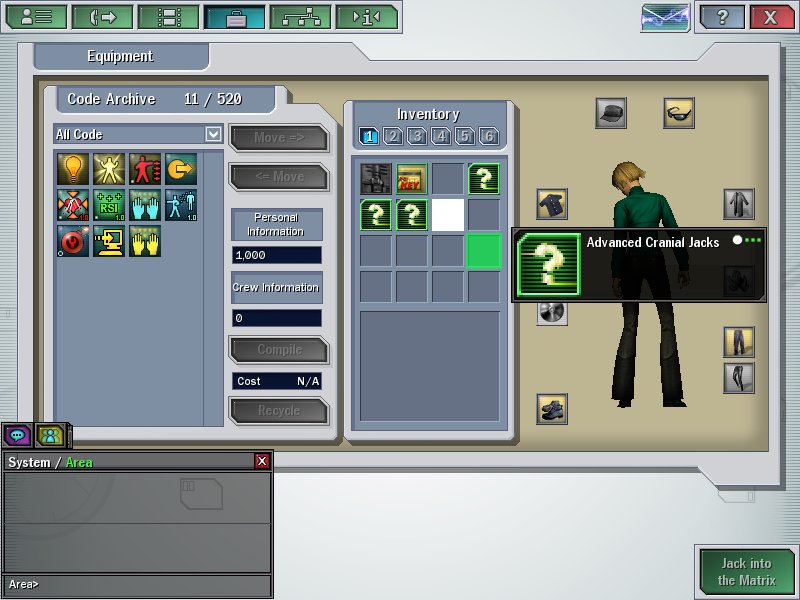This screenshot has height=600, width=800.
Task: Click the shirt equipment slot
Action: click(552, 205)
